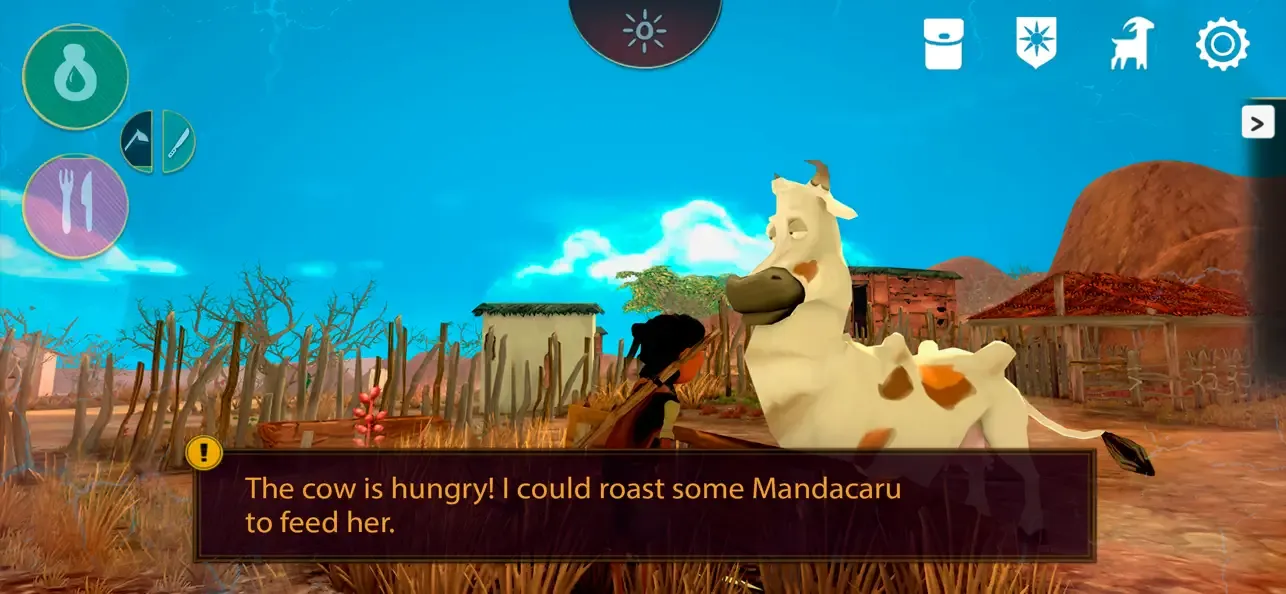The width and height of the screenshot is (1286, 594).
Task: Equip the machete knife tool
Action: tap(177, 142)
